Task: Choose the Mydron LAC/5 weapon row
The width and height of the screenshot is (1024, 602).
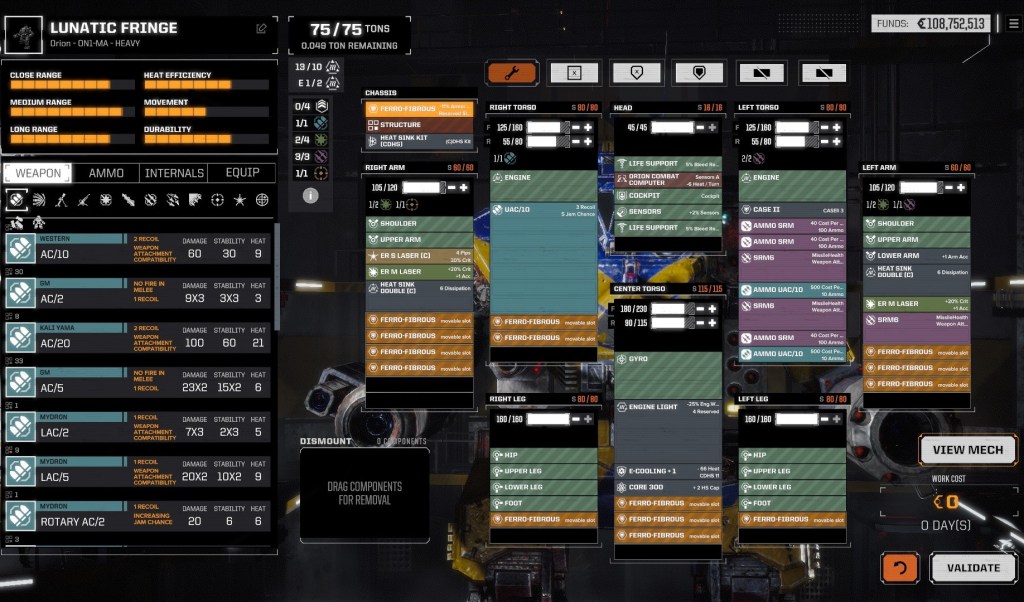Action: coord(140,470)
